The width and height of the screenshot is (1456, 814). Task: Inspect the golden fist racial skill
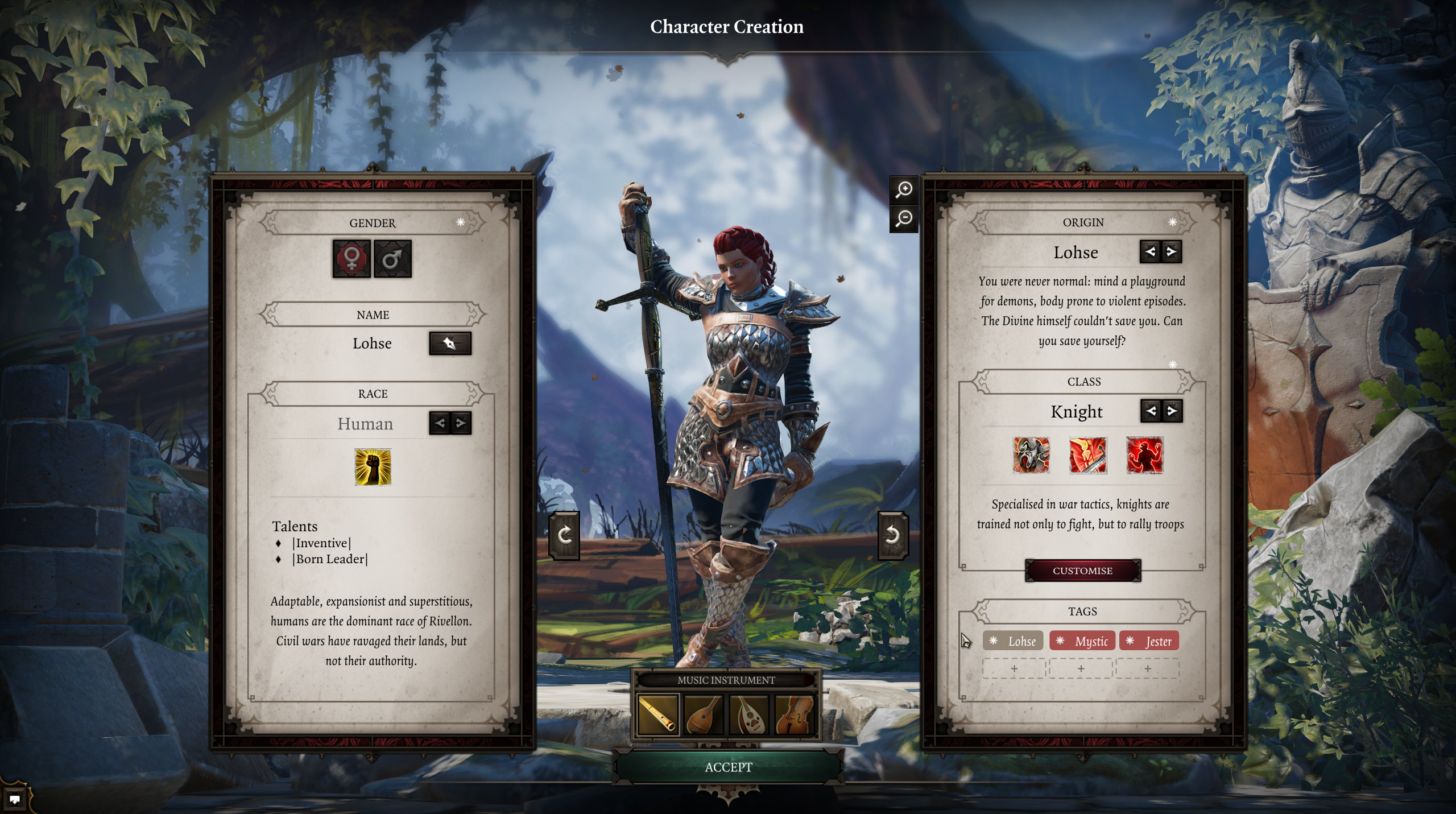tap(373, 467)
